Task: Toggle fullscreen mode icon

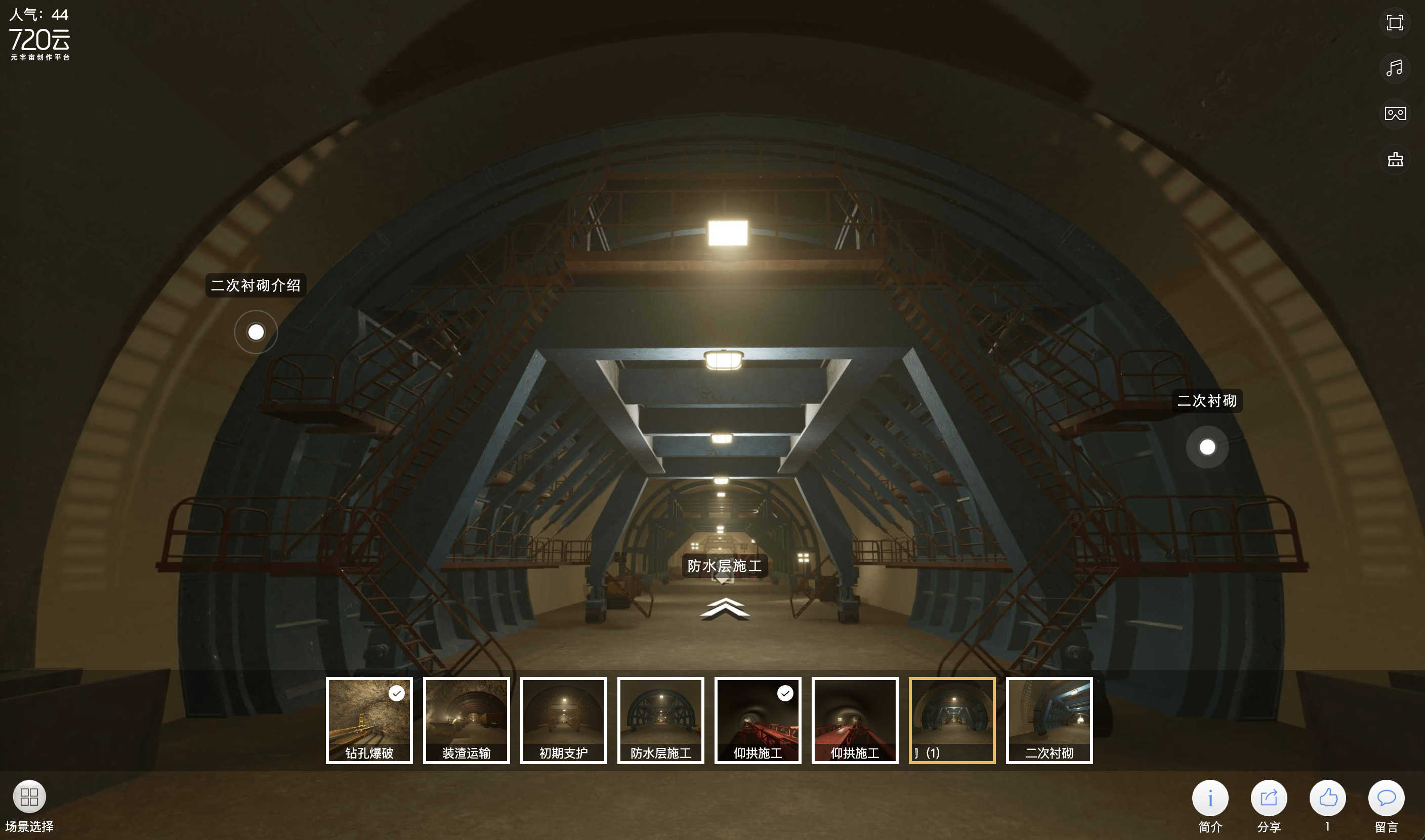Action: 1395,23
